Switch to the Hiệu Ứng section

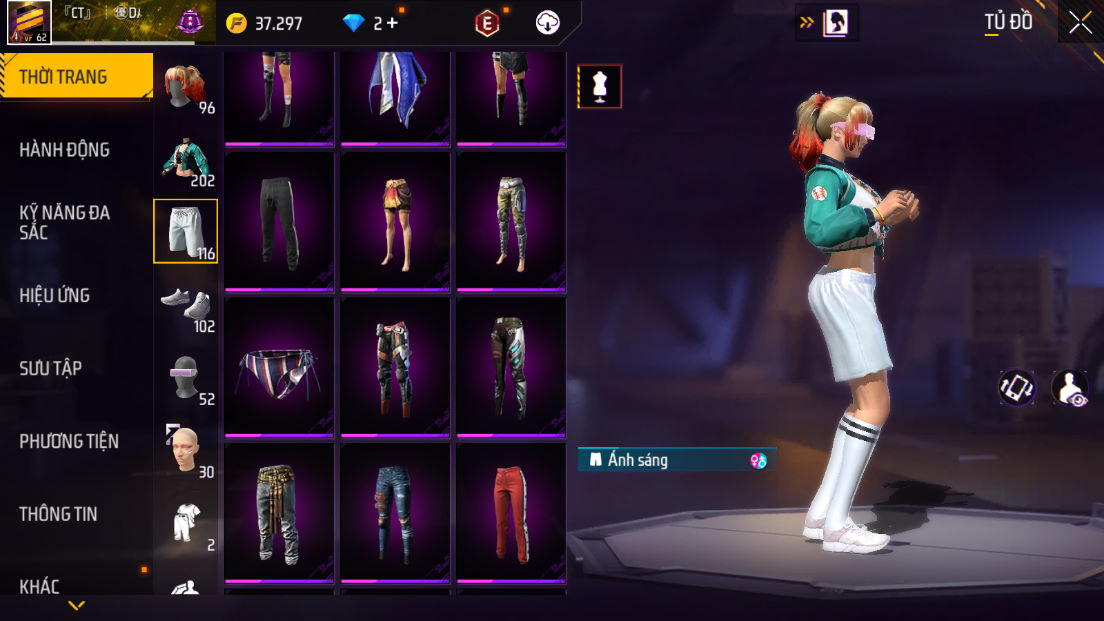pos(55,295)
